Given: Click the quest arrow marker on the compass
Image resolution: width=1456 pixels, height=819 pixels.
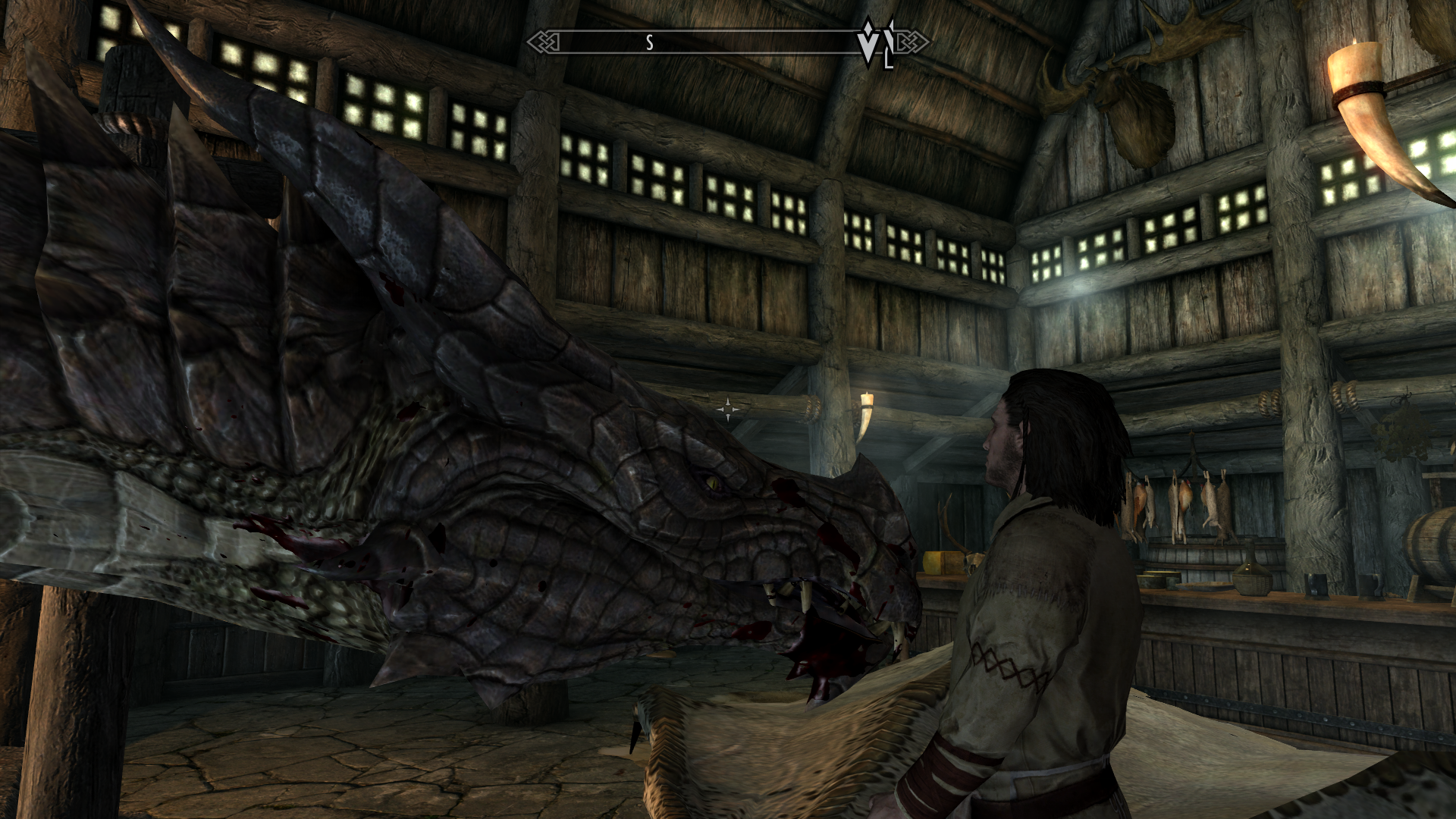Looking at the screenshot, I should click(869, 43).
